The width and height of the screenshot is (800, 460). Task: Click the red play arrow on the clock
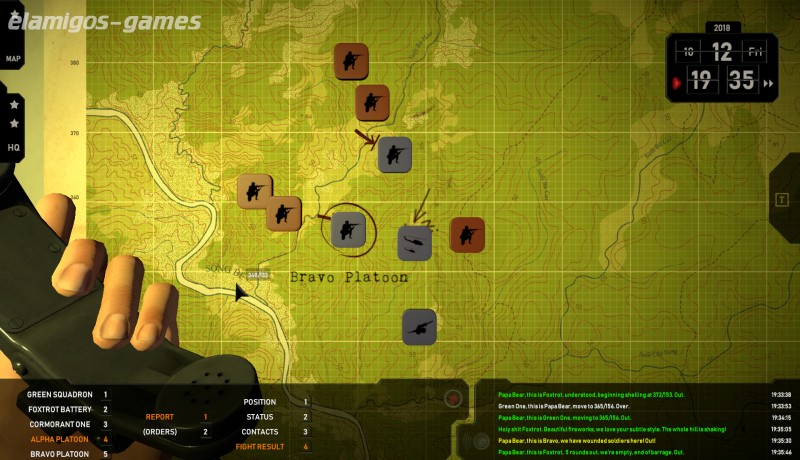pyautogui.click(x=678, y=83)
